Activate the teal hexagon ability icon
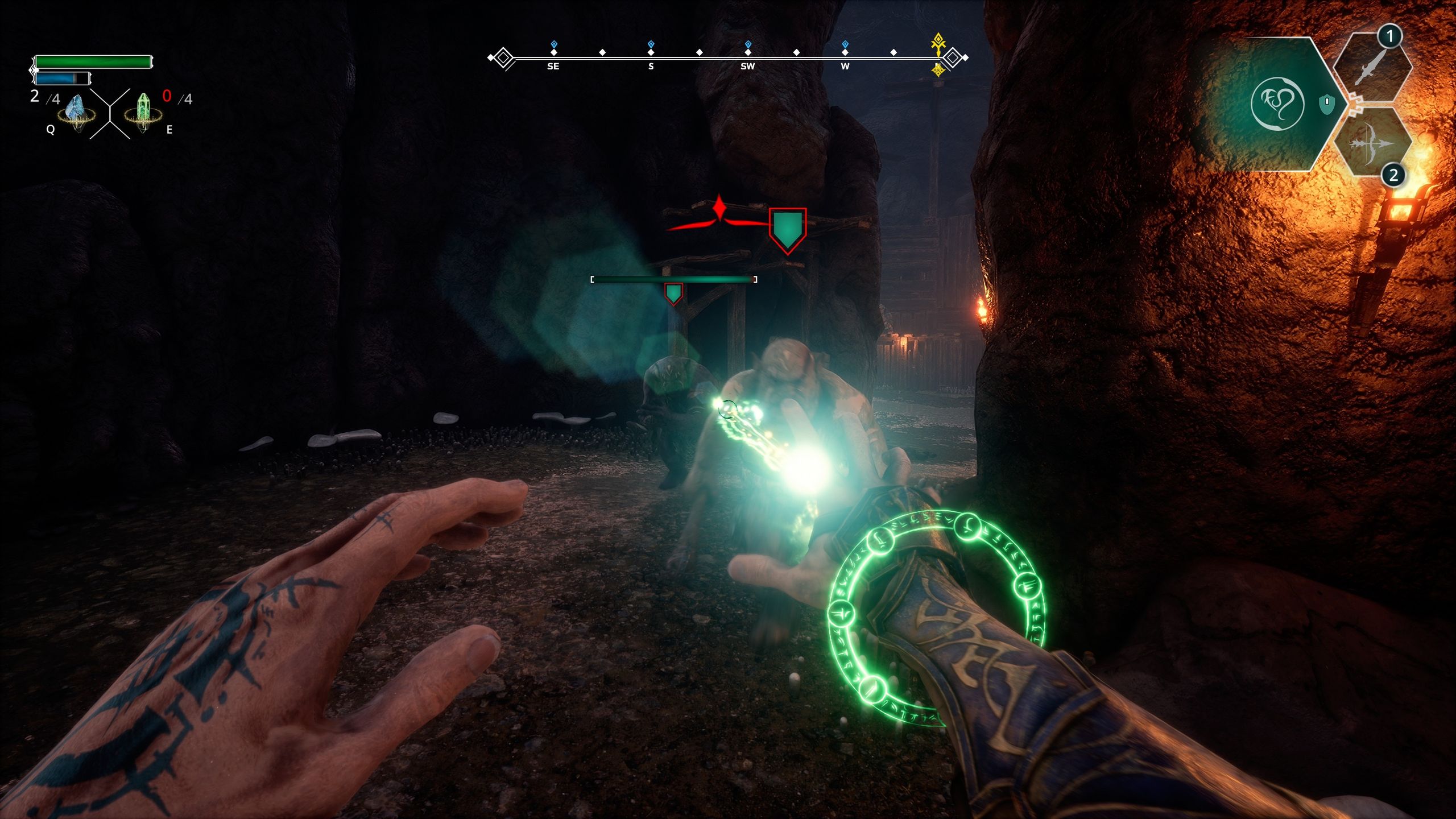Screen dimensions: 1456x819 pos(1277,104)
